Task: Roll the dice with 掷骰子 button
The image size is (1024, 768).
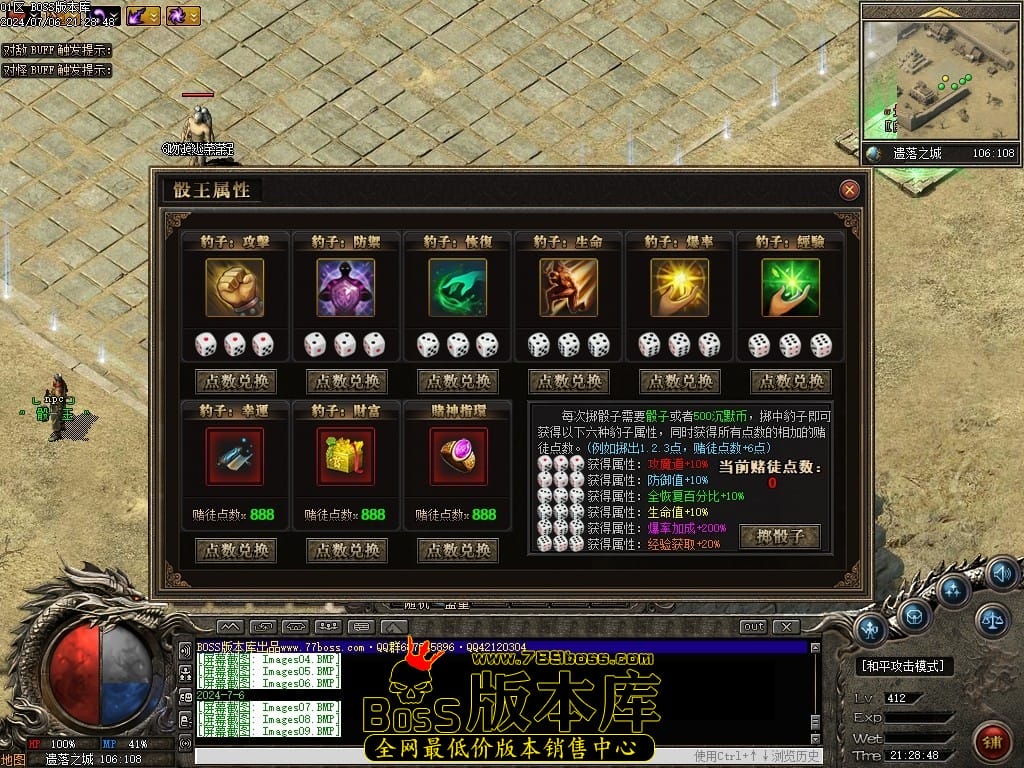Action: 779,537
